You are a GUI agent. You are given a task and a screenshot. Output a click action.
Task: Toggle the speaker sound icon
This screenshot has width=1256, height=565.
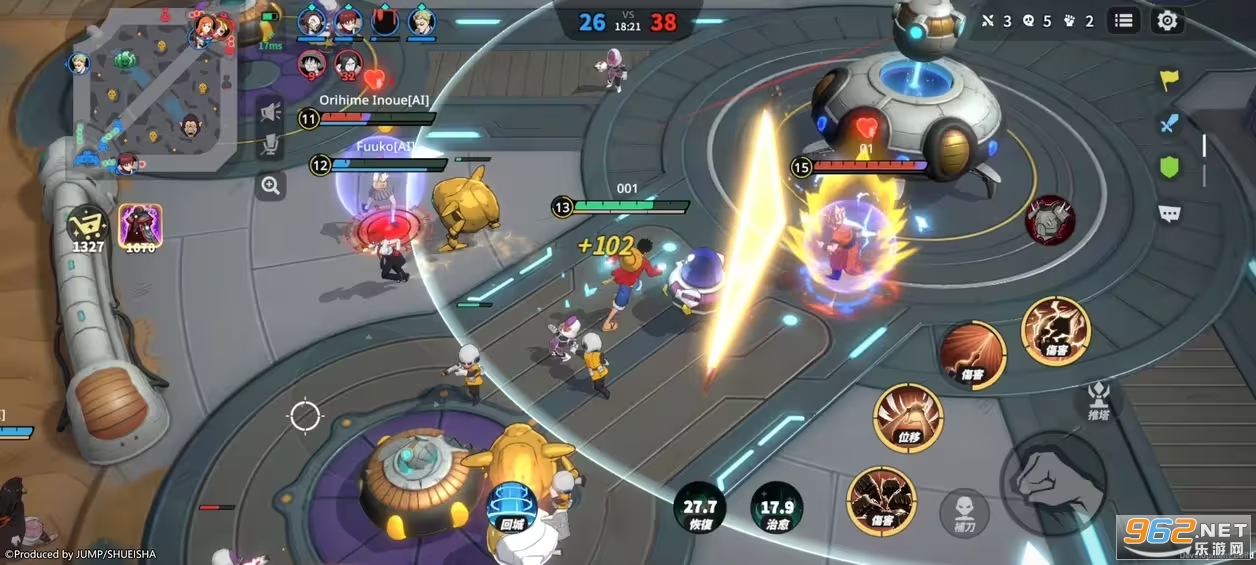(x=269, y=112)
